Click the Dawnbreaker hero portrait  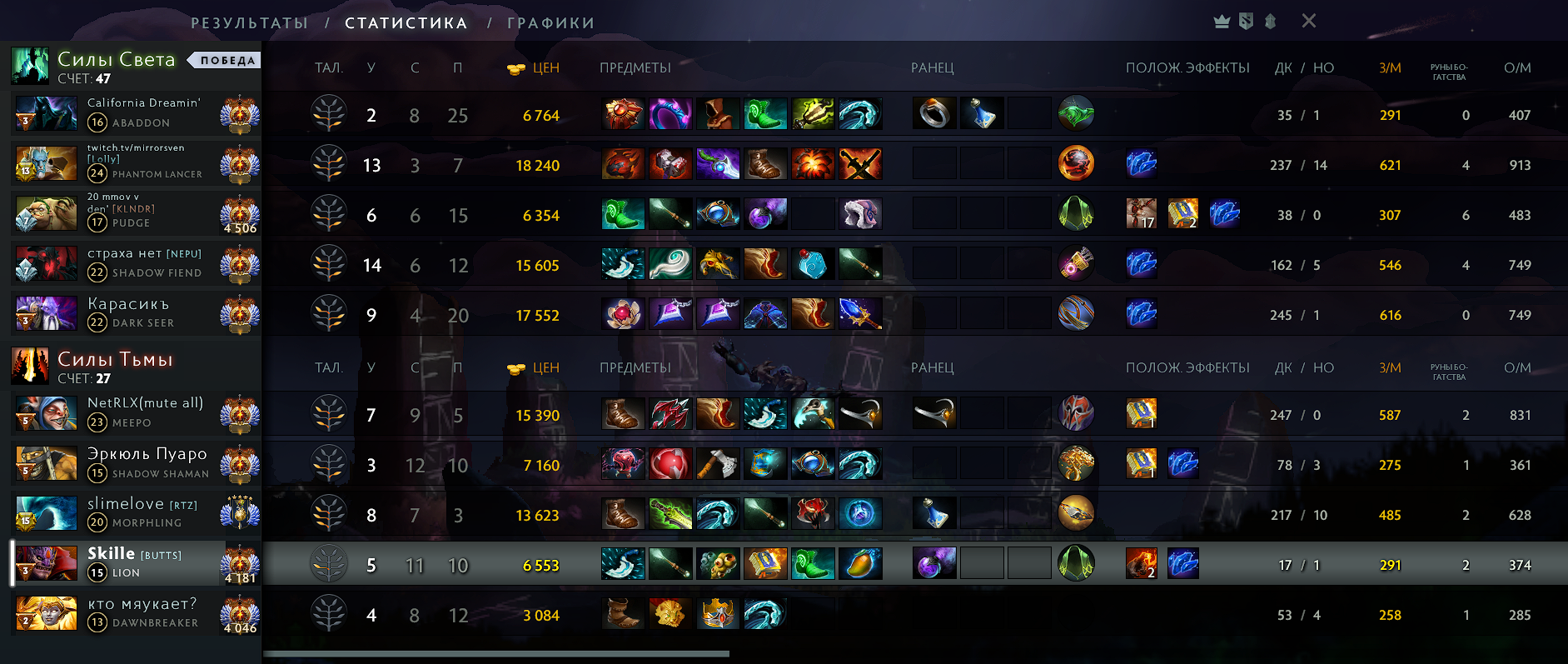point(47,613)
